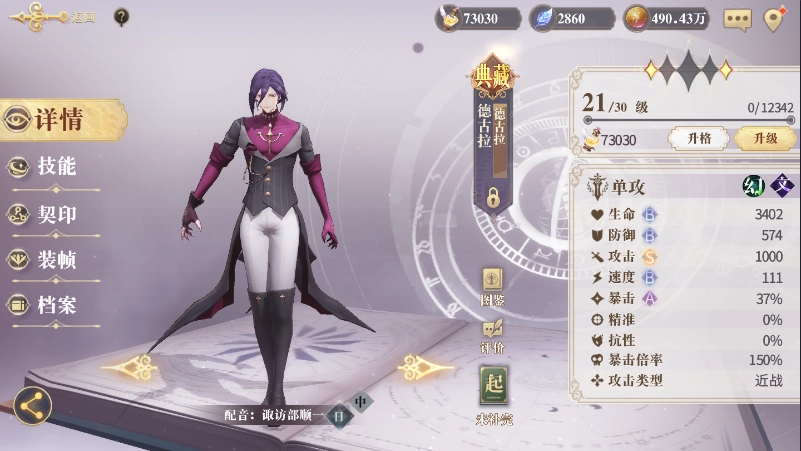Show the next character with right arrow
The height and width of the screenshot is (451, 801).
(x=426, y=368)
